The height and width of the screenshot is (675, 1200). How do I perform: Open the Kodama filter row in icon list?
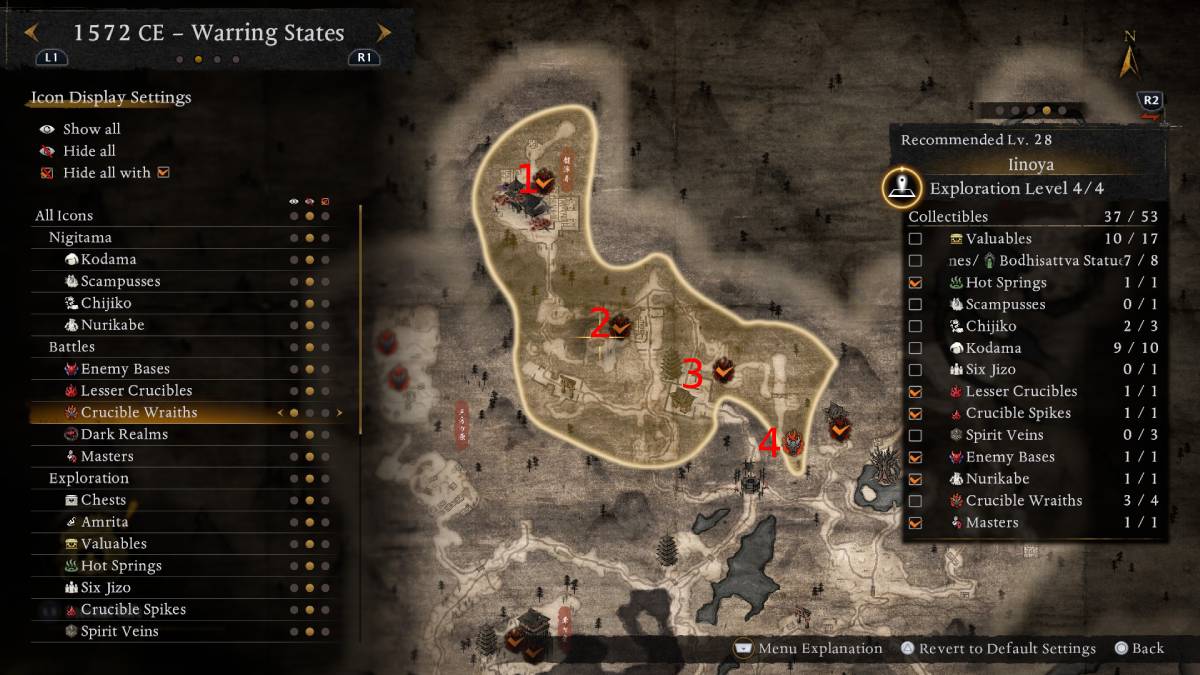(x=108, y=259)
